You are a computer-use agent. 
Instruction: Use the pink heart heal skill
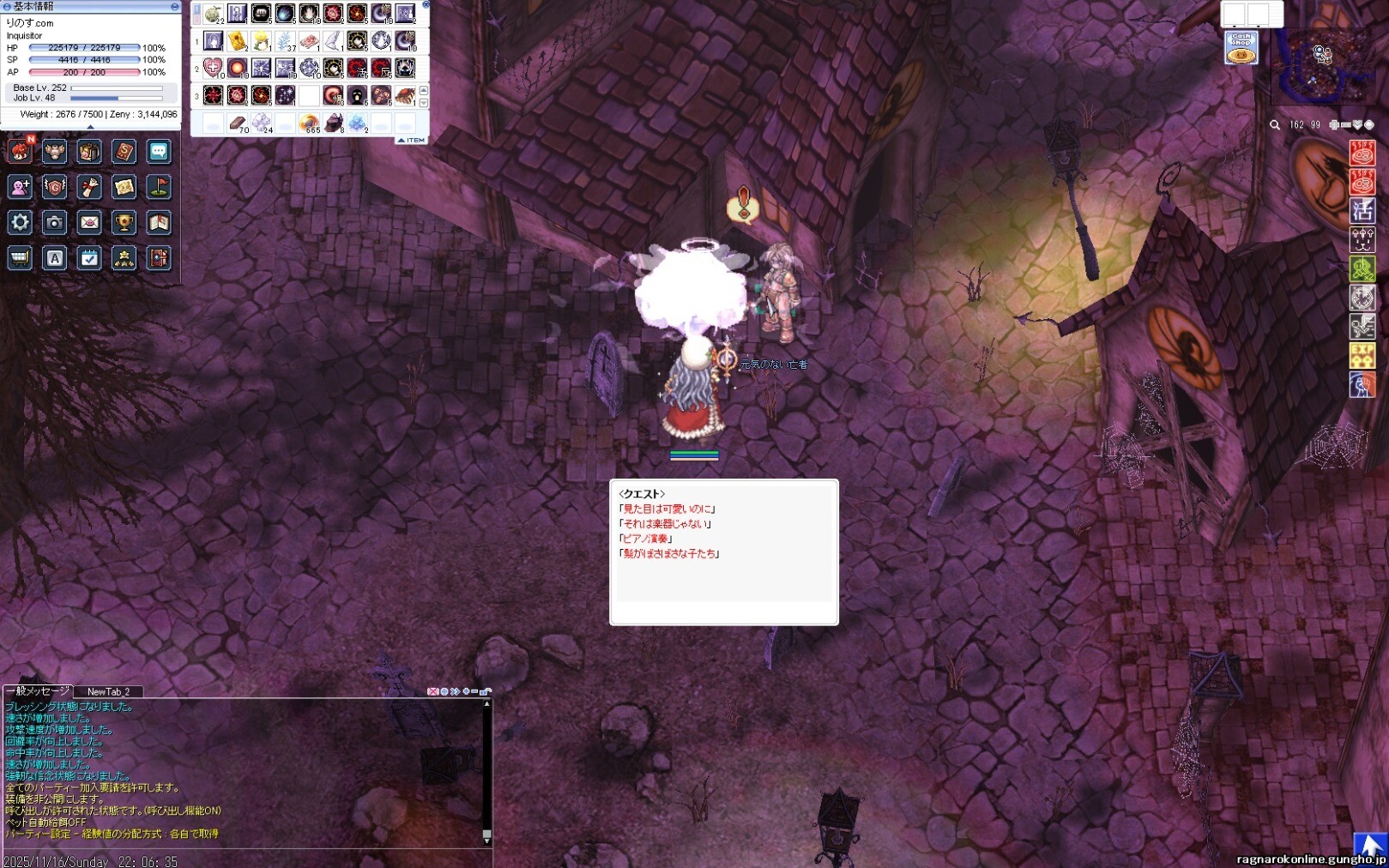(213, 68)
